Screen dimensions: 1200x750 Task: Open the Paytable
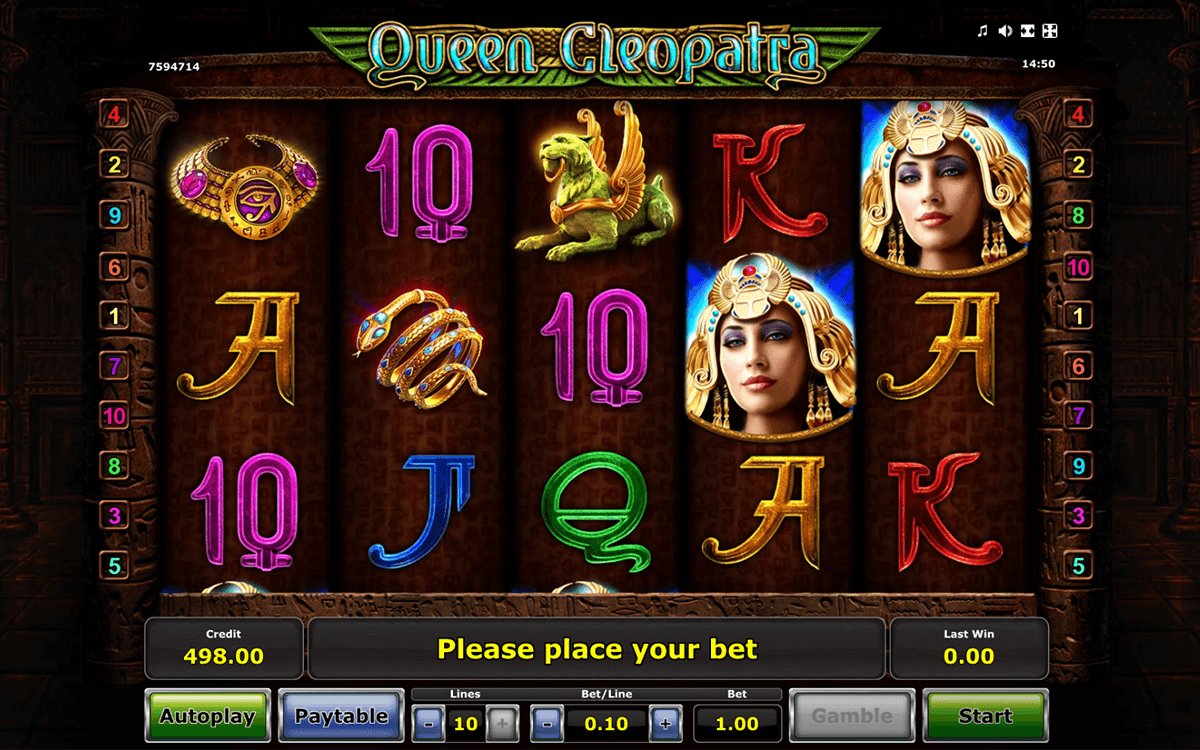pyautogui.click(x=341, y=716)
